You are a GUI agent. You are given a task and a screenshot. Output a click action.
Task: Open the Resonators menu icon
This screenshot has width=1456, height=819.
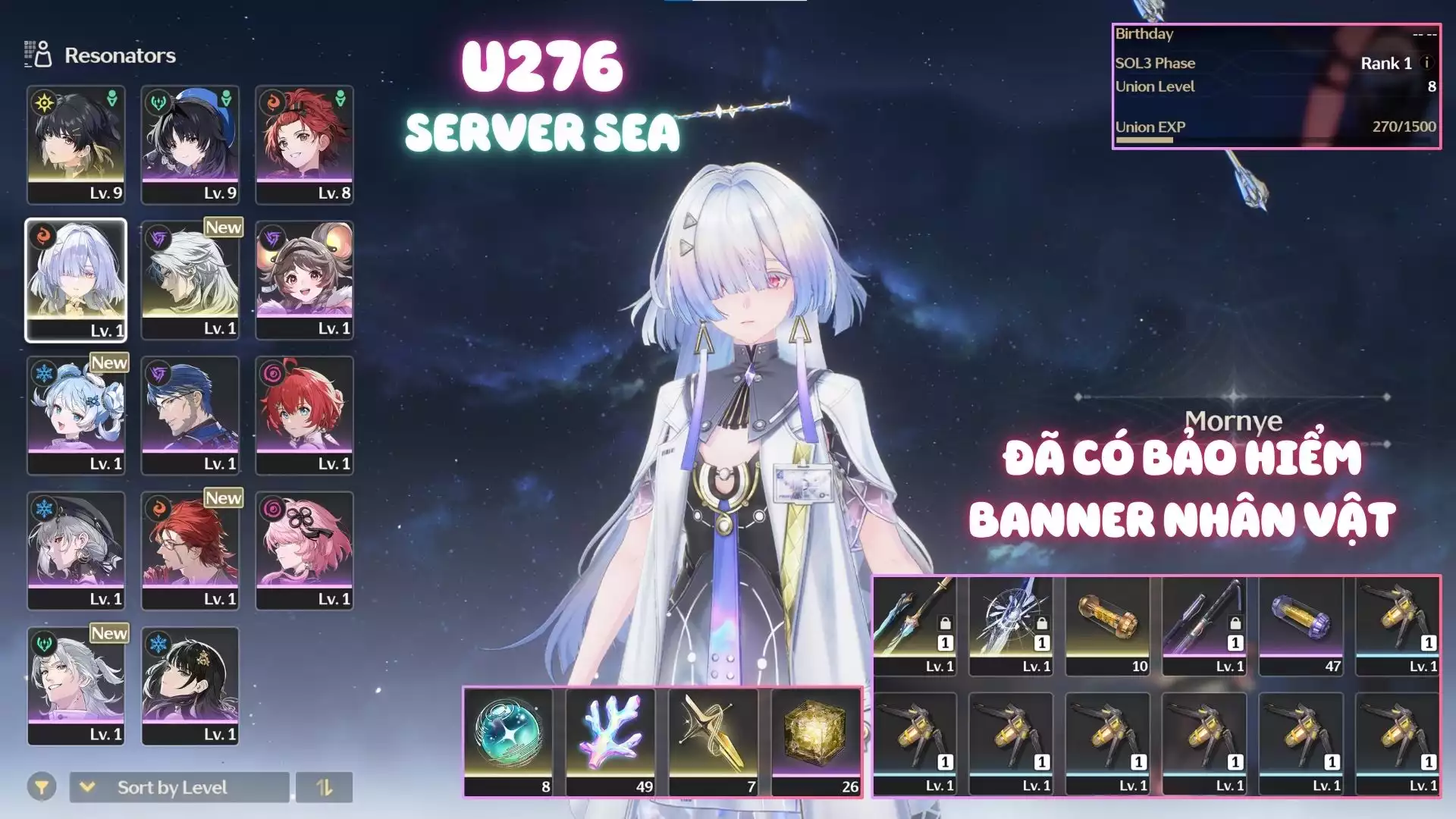pyautogui.click(x=38, y=55)
